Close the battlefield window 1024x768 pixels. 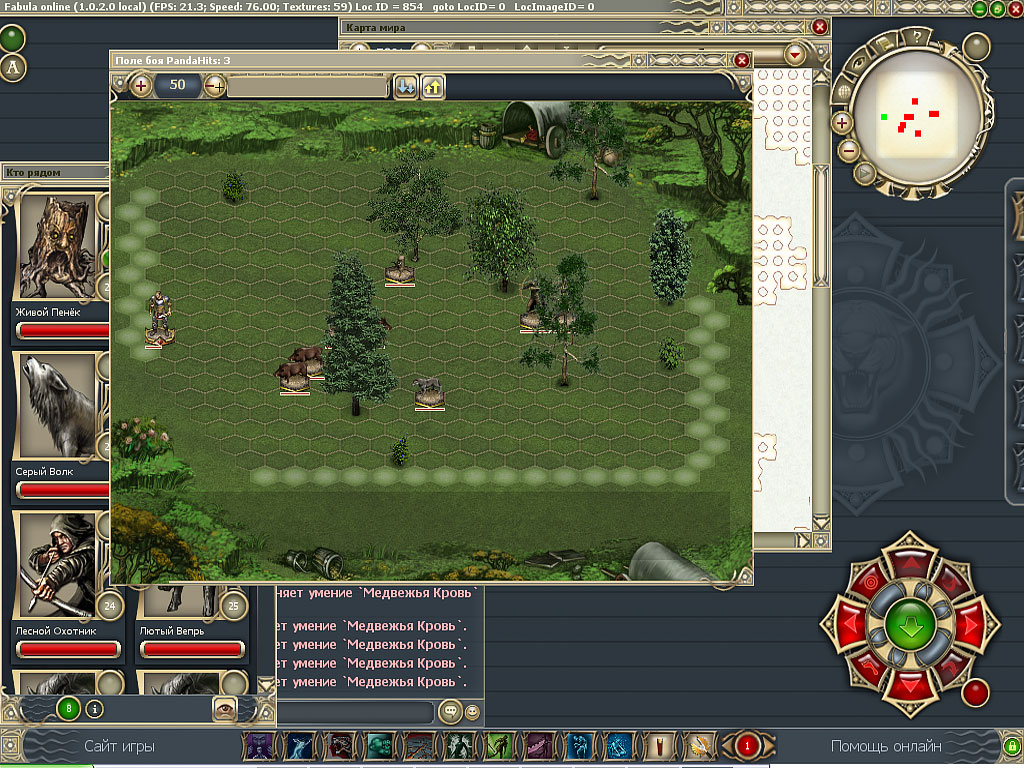pyautogui.click(x=742, y=61)
